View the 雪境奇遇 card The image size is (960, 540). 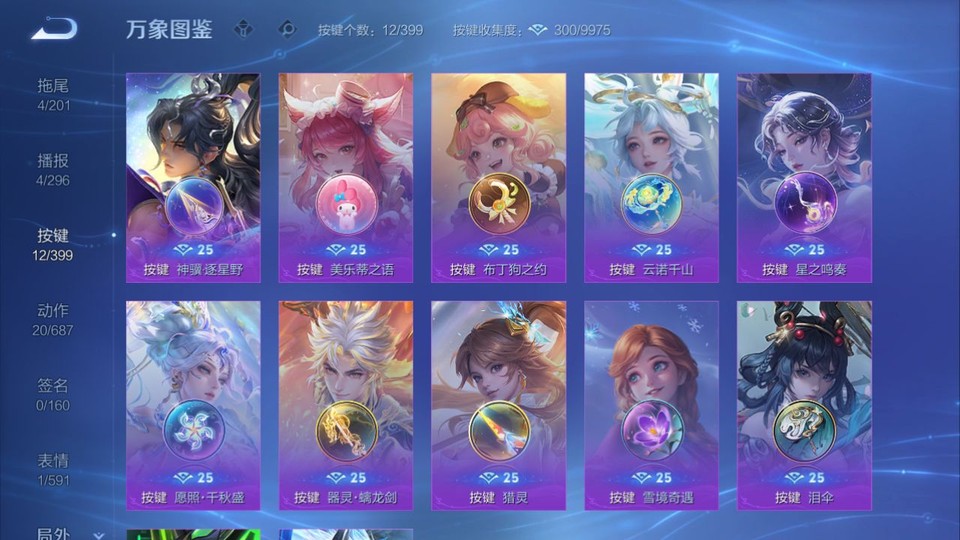[651, 405]
